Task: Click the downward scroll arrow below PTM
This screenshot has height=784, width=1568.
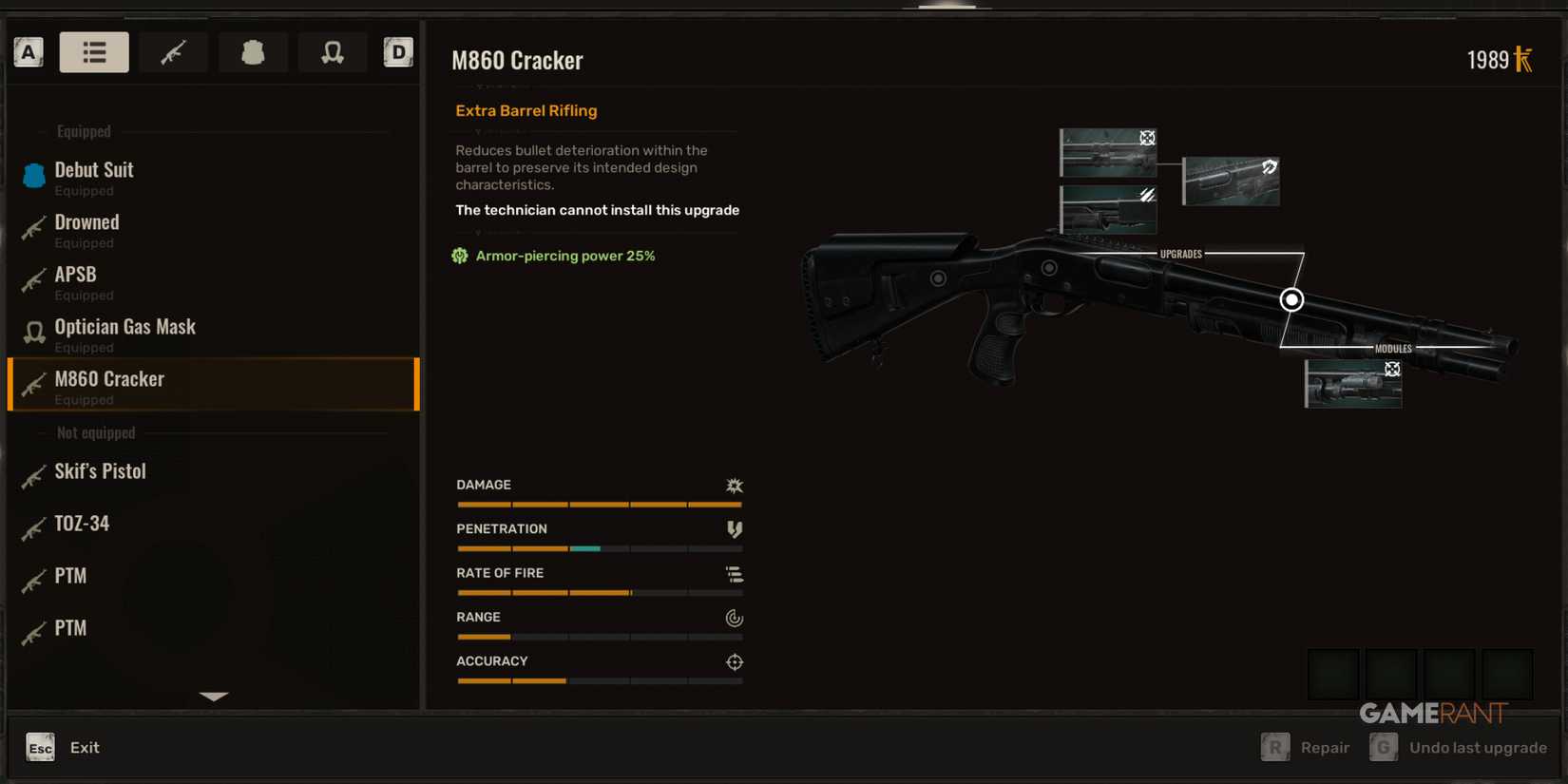Action: 213,696
